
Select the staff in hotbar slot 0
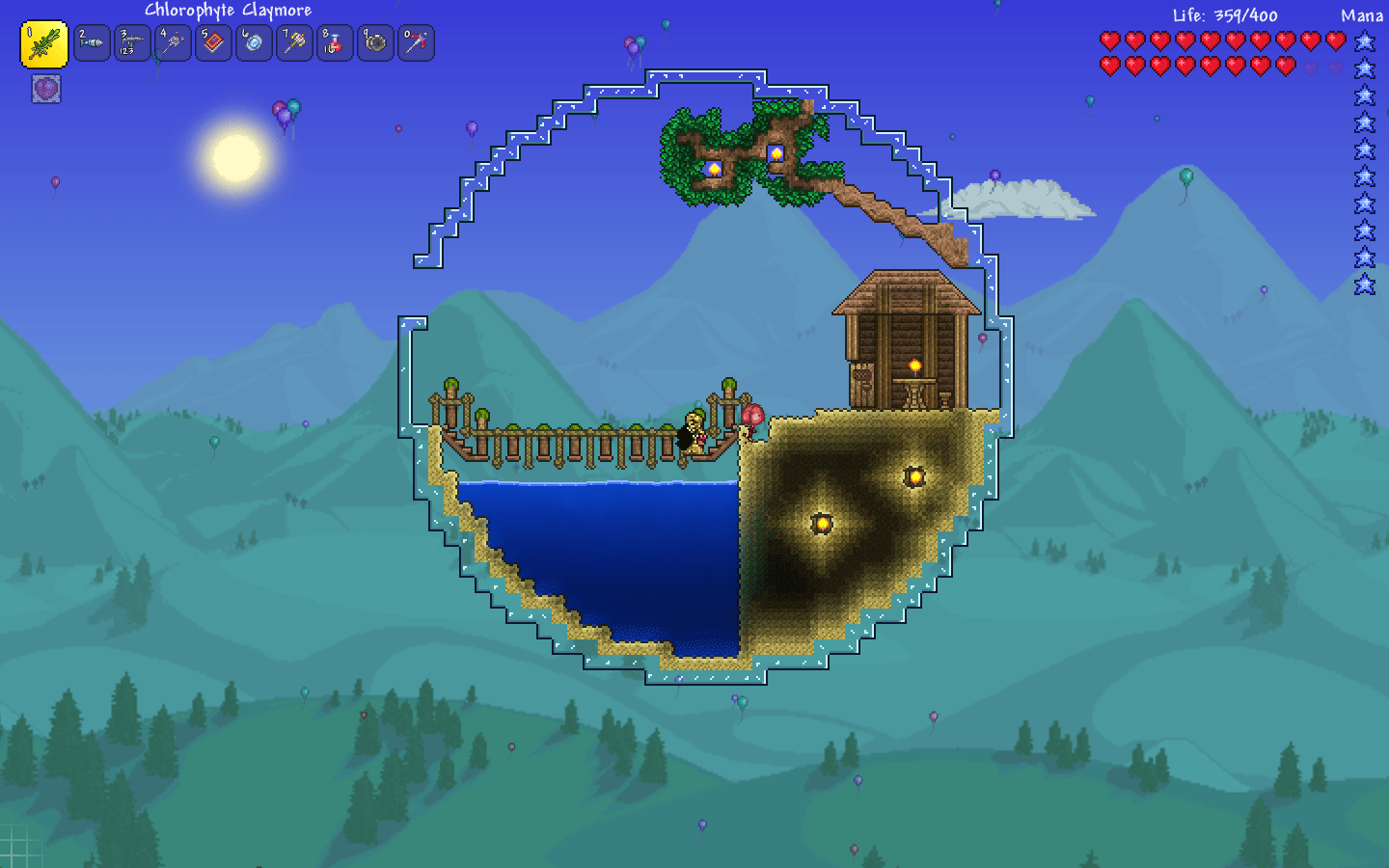click(416, 43)
